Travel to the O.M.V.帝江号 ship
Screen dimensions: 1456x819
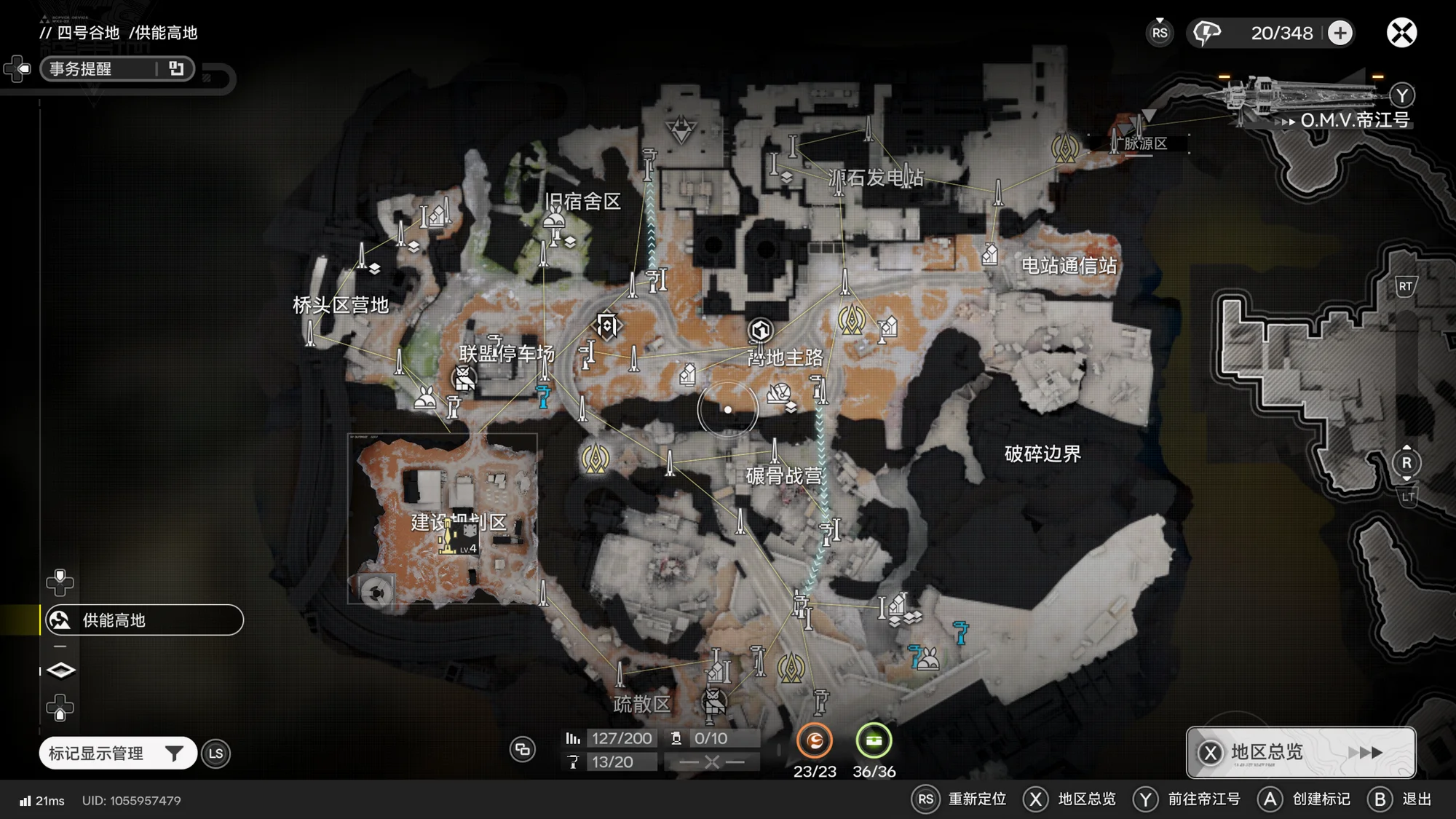(x=1354, y=120)
